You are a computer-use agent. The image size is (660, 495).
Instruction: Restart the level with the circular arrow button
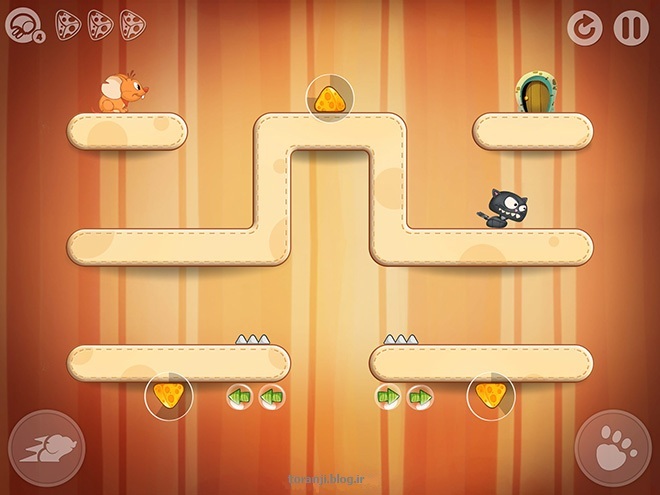[x=585, y=28]
